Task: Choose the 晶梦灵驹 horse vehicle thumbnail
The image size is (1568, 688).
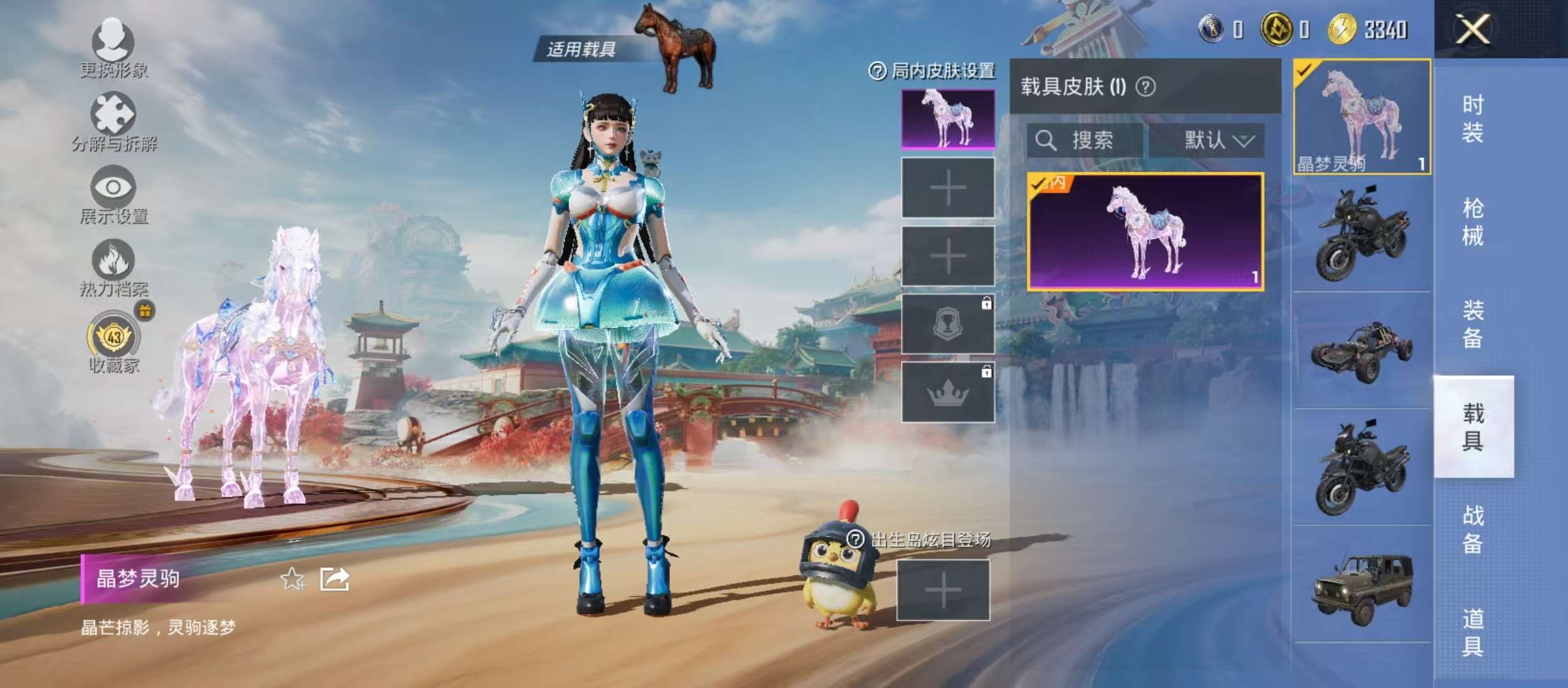Action: click(x=1361, y=117)
